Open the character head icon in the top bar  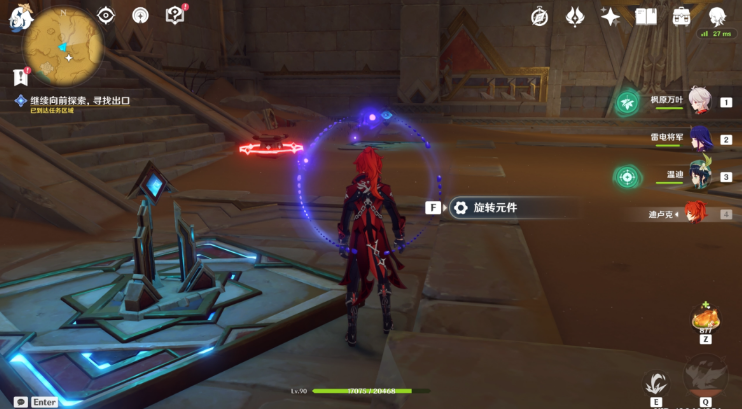pyautogui.click(x=717, y=16)
